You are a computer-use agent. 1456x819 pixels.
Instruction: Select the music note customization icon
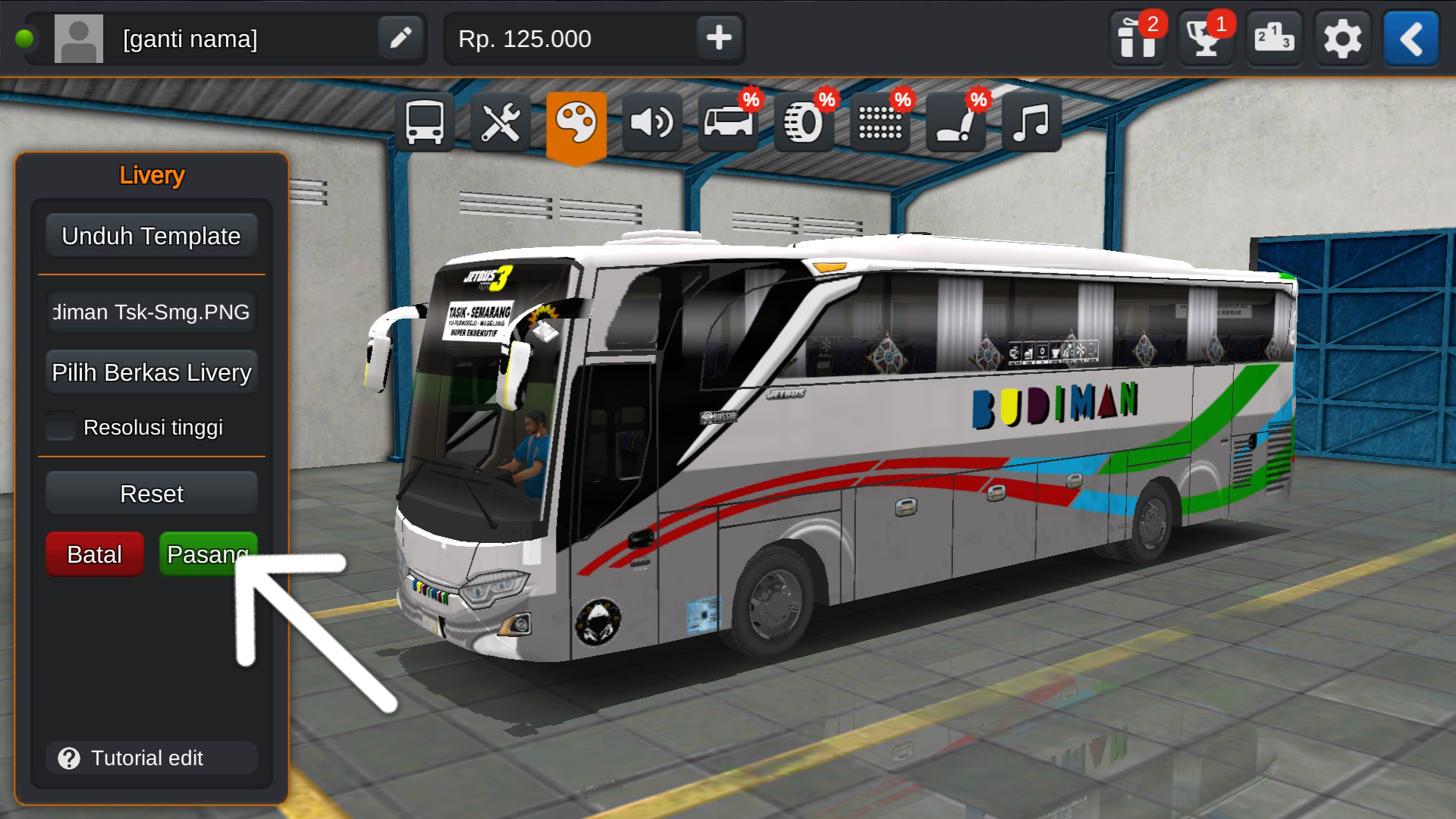[x=1031, y=121]
